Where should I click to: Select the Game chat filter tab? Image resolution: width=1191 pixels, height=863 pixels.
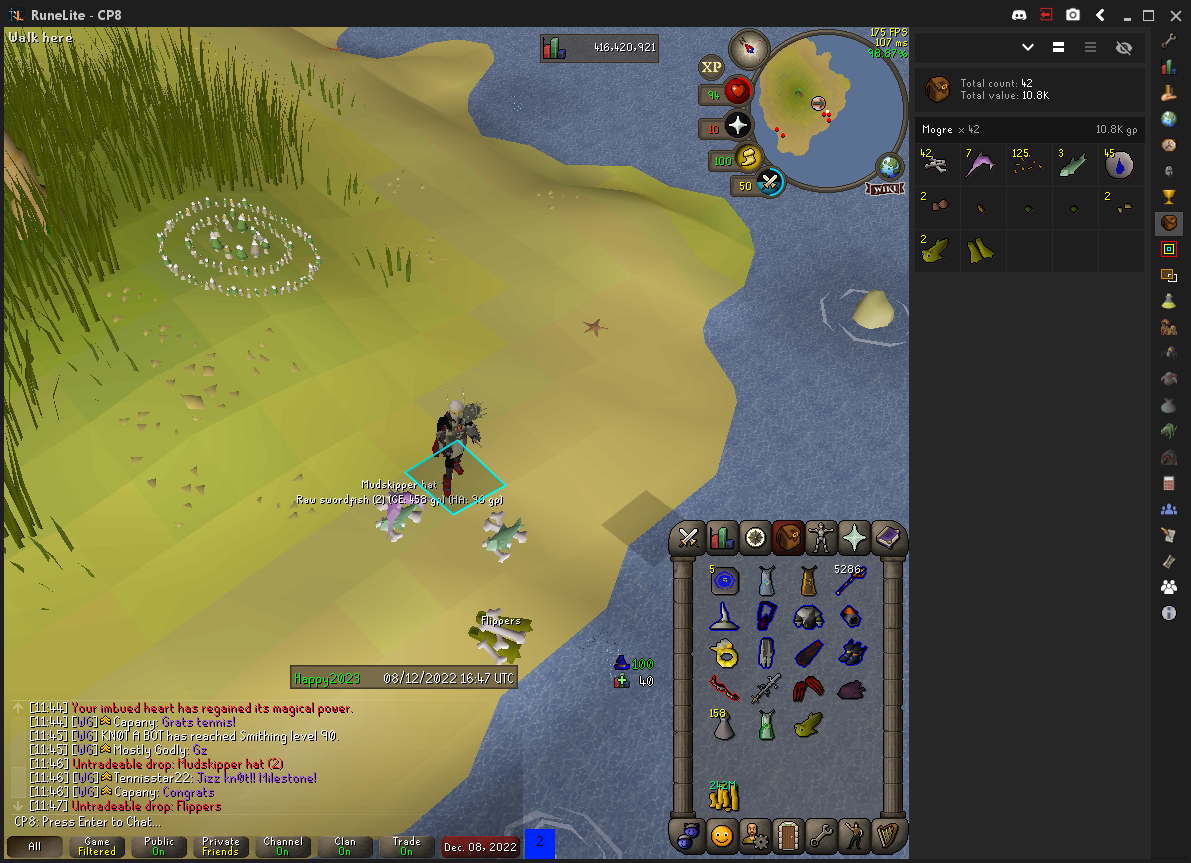tap(97, 846)
